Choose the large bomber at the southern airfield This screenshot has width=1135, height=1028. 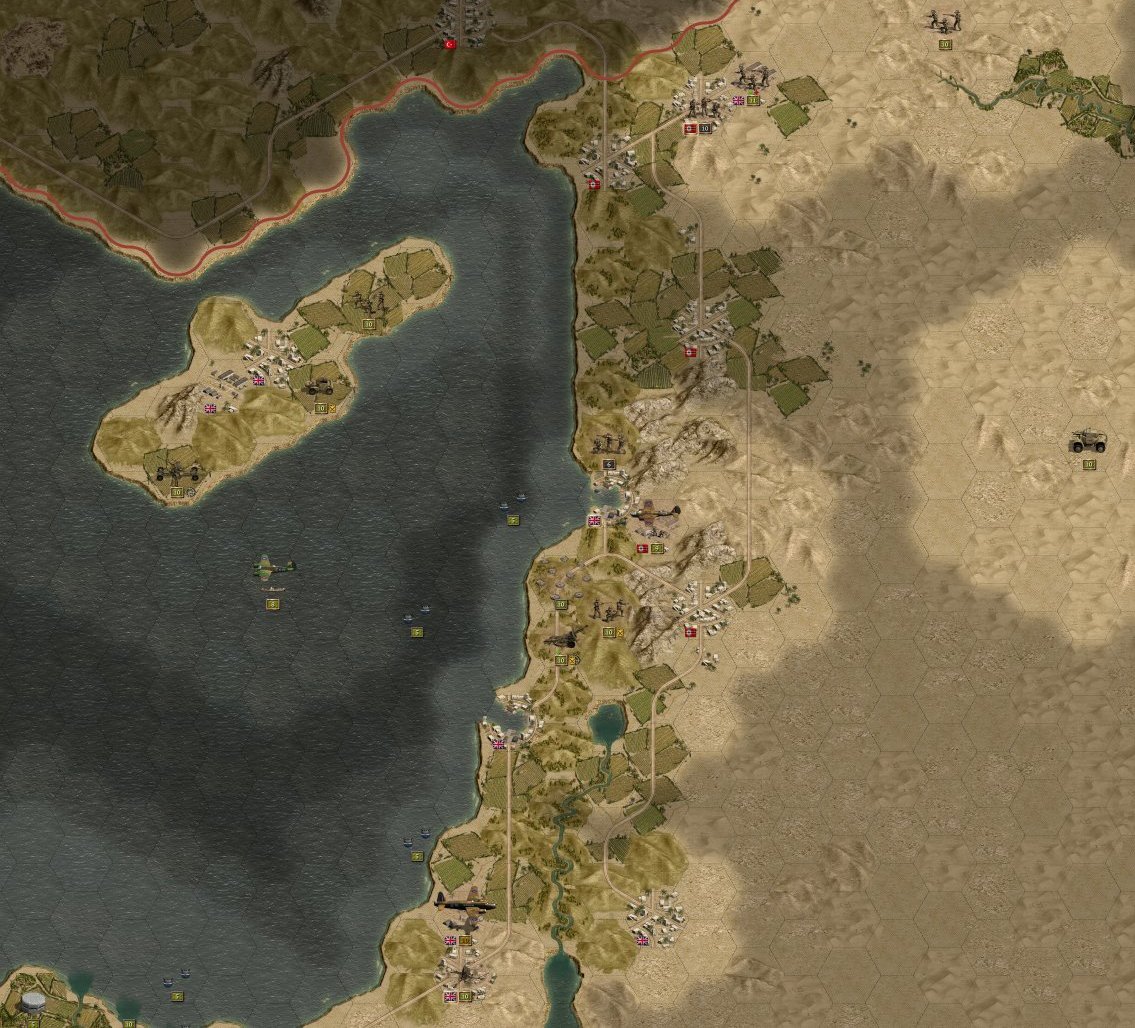[465, 904]
